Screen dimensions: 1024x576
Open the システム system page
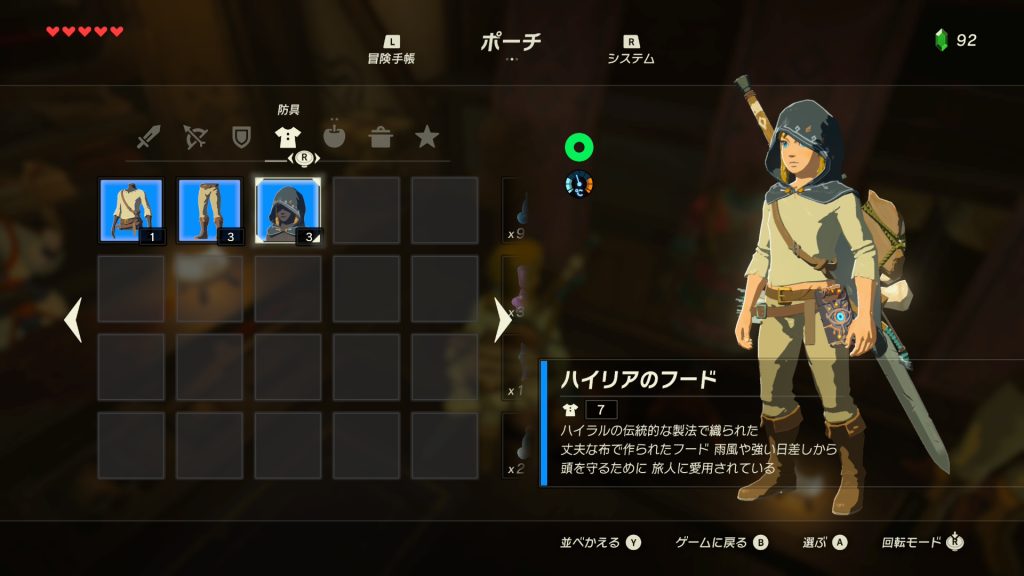pos(631,50)
